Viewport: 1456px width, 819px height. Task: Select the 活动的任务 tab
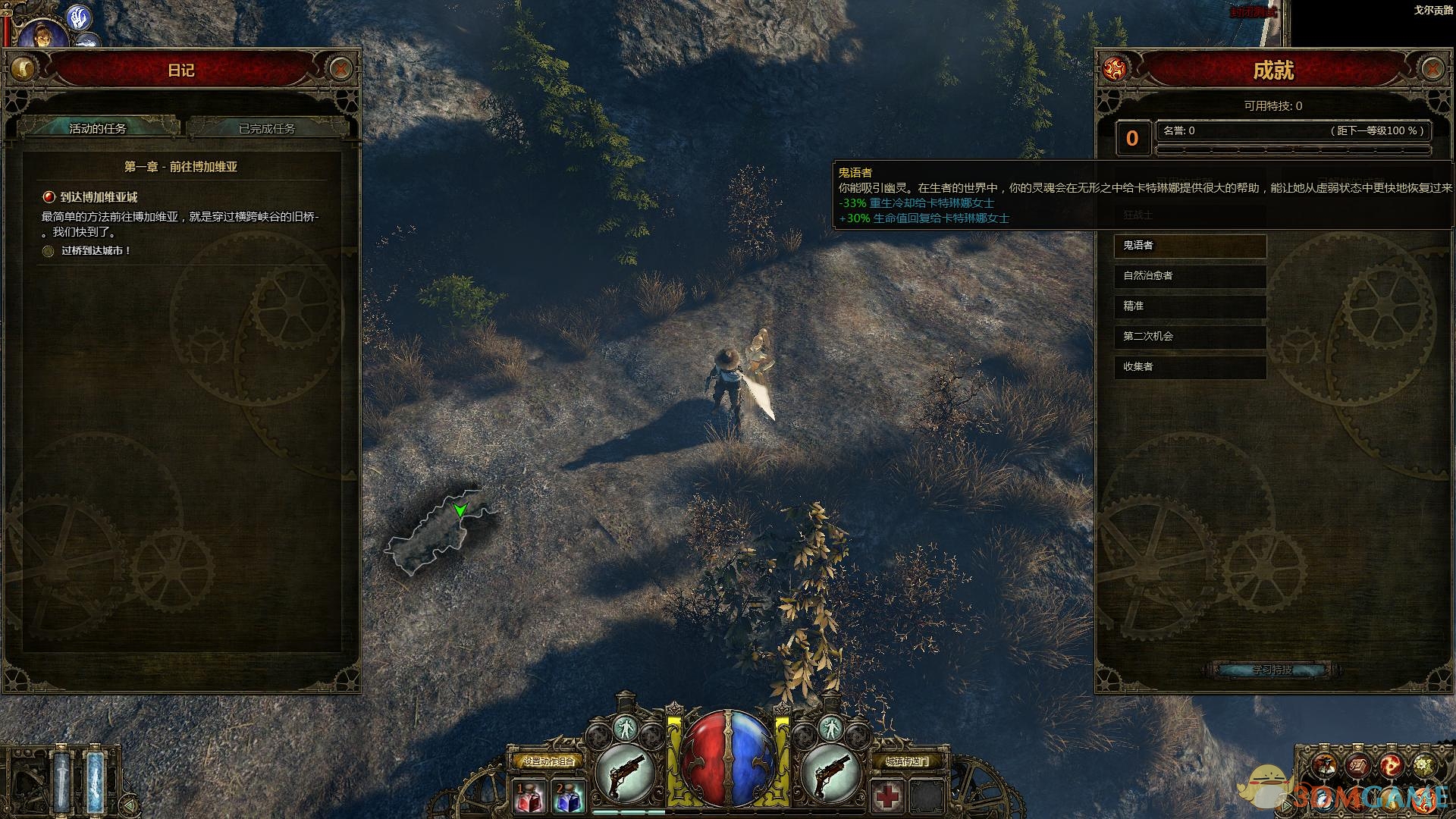tap(98, 128)
